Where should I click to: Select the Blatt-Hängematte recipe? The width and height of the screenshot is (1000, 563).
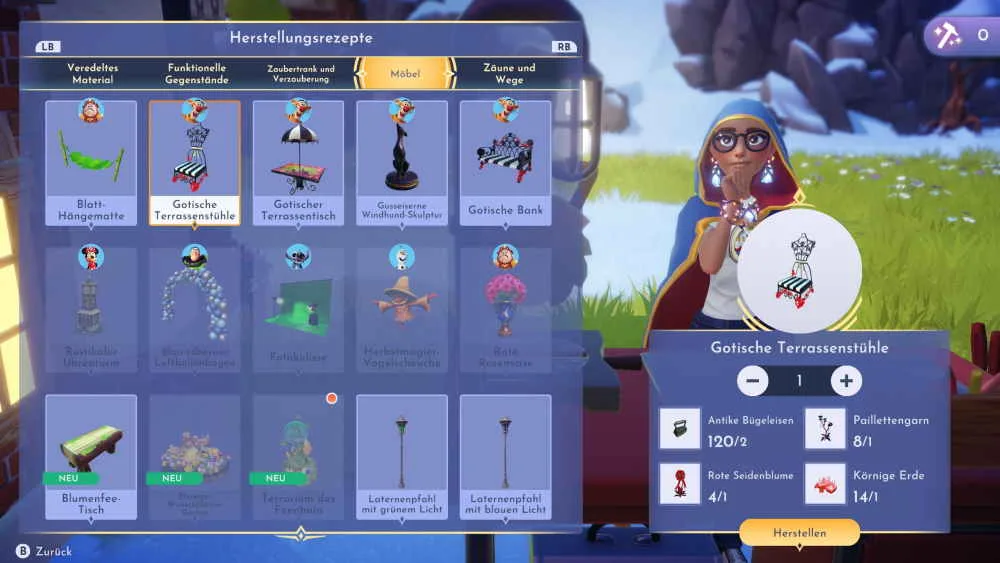click(91, 162)
